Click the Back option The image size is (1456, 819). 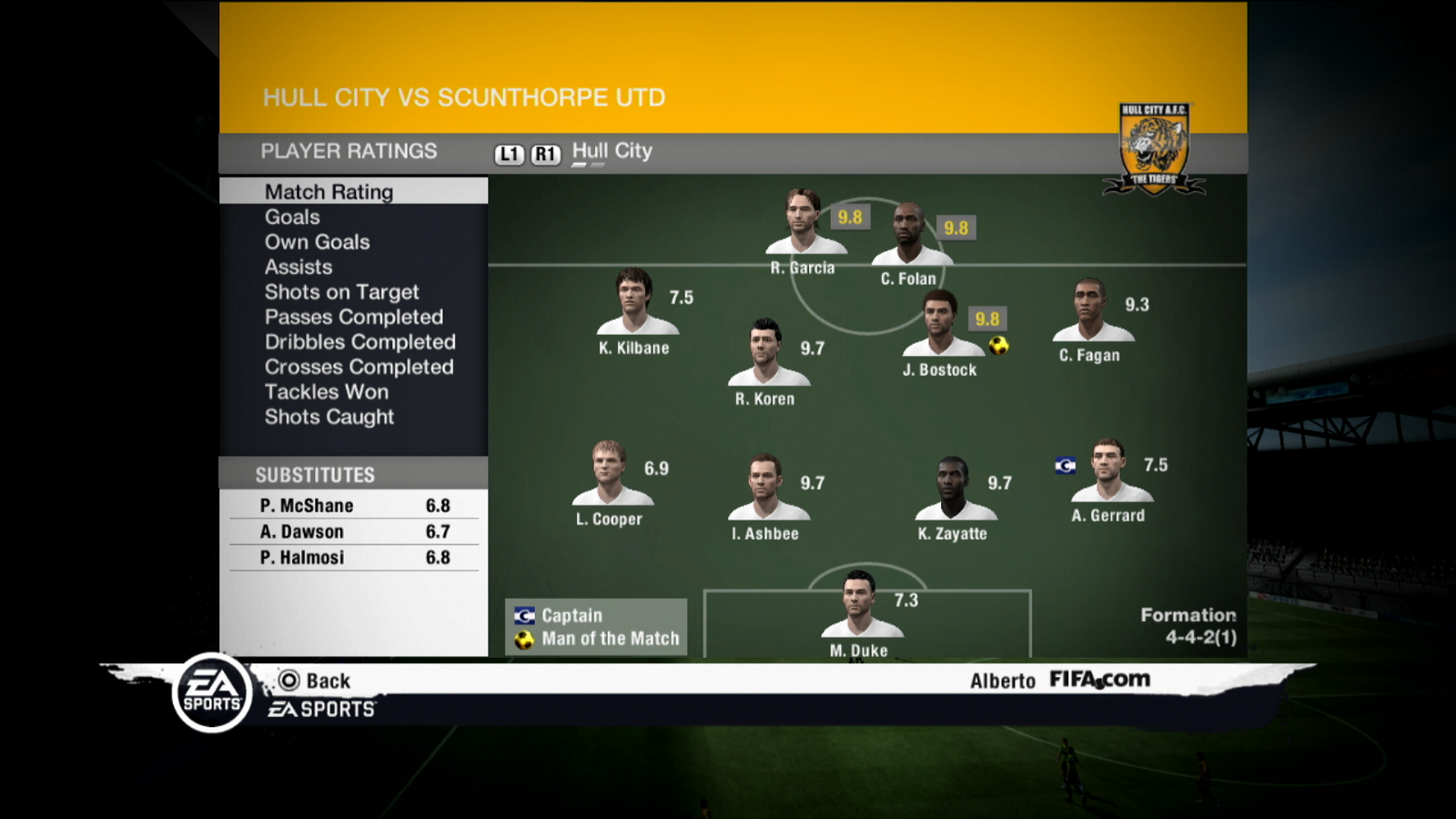(315, 681)
